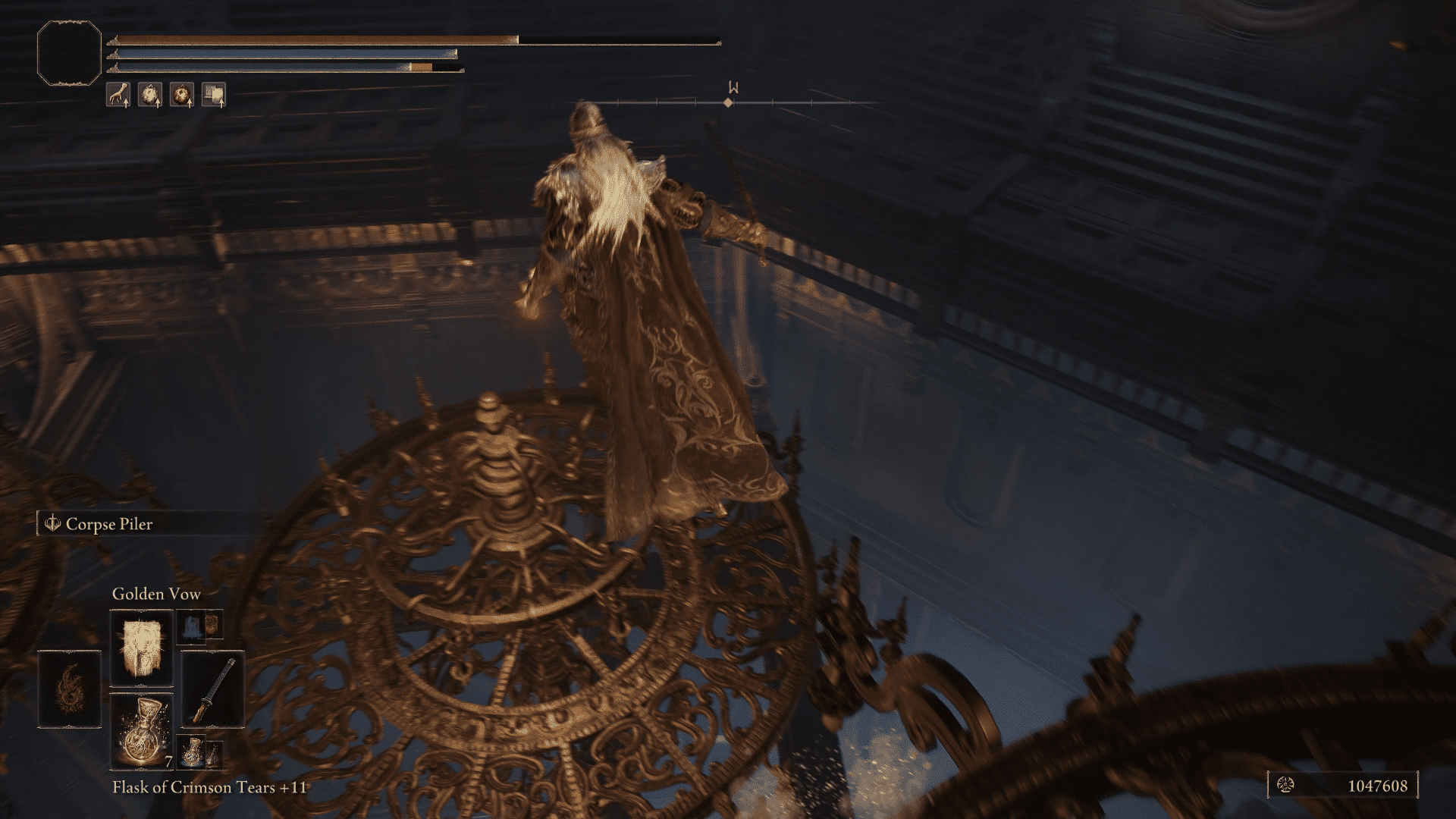Image resolution: width=1456 pixels, height=819 pixels.
Task: Click the clawed-hand buff effect icon
Action: point(119,96)
